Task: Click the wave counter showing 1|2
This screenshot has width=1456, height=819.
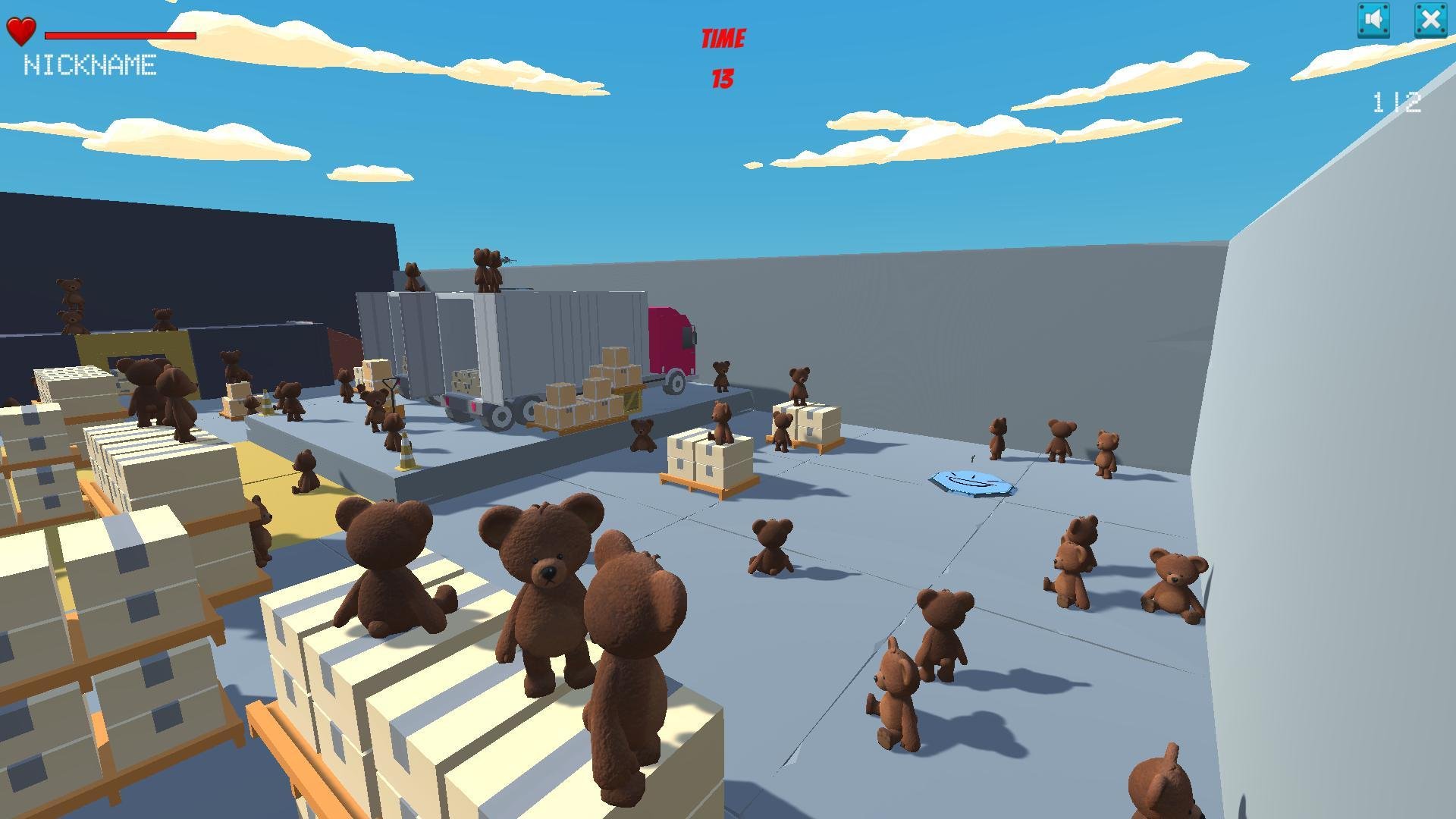Action: 1396,104
